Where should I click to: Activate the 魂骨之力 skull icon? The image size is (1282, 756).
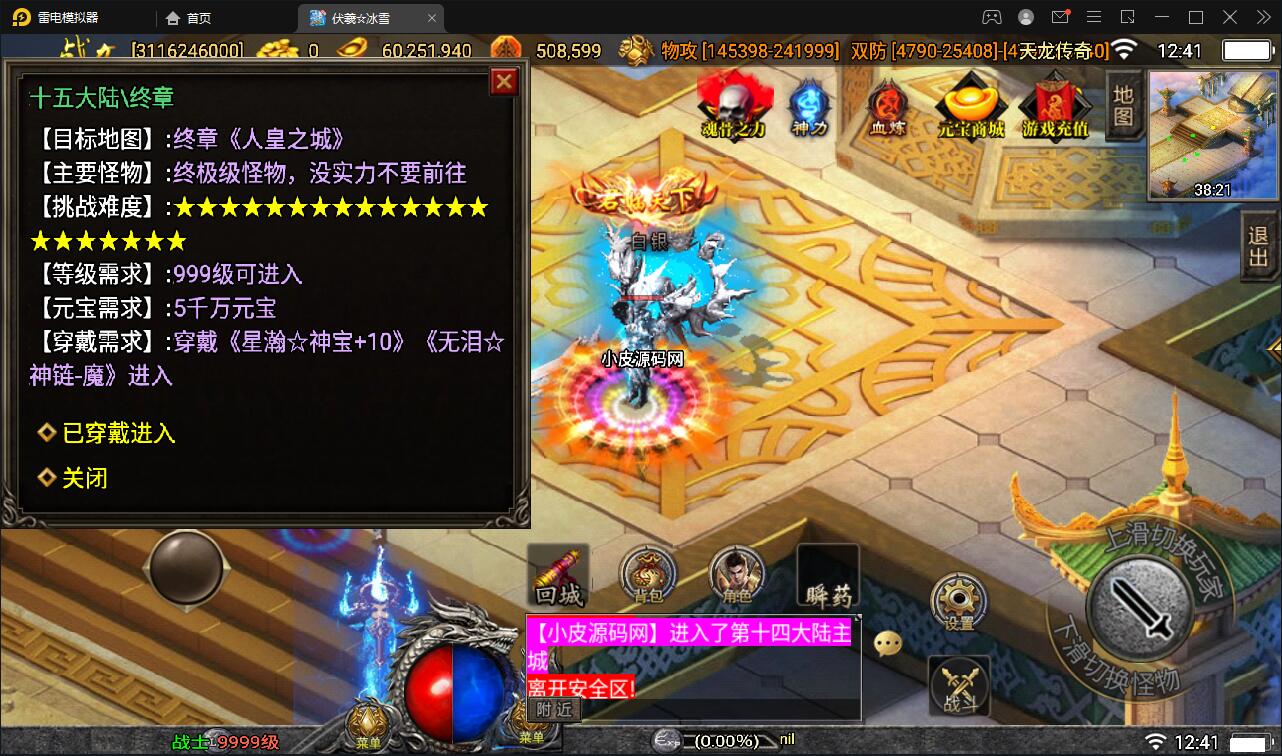pyautogui.click(x=733, y=105)
